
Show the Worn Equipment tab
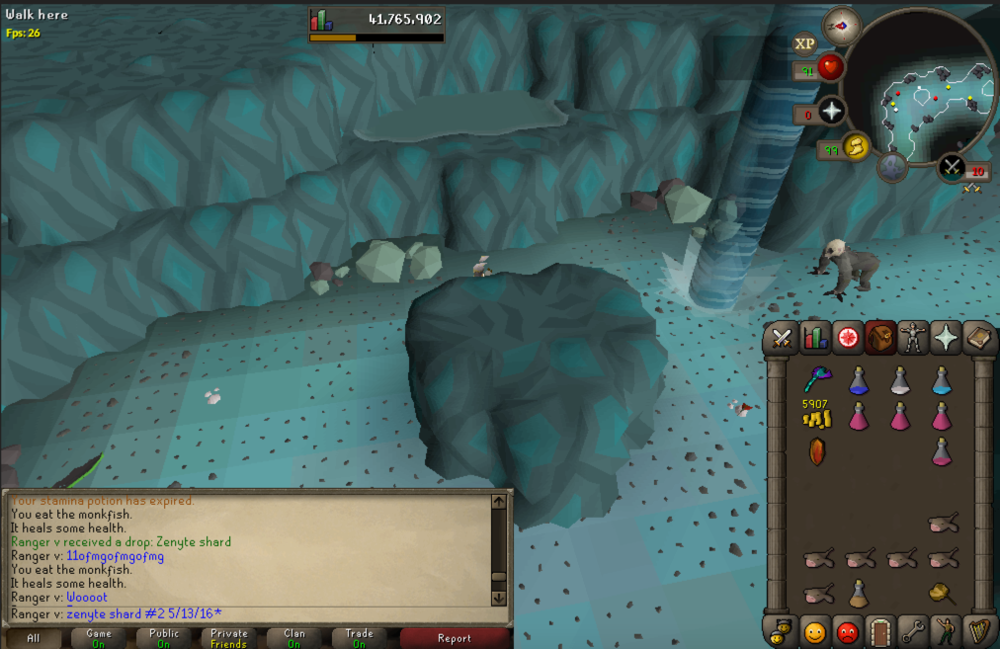click(x=912, y=340)
